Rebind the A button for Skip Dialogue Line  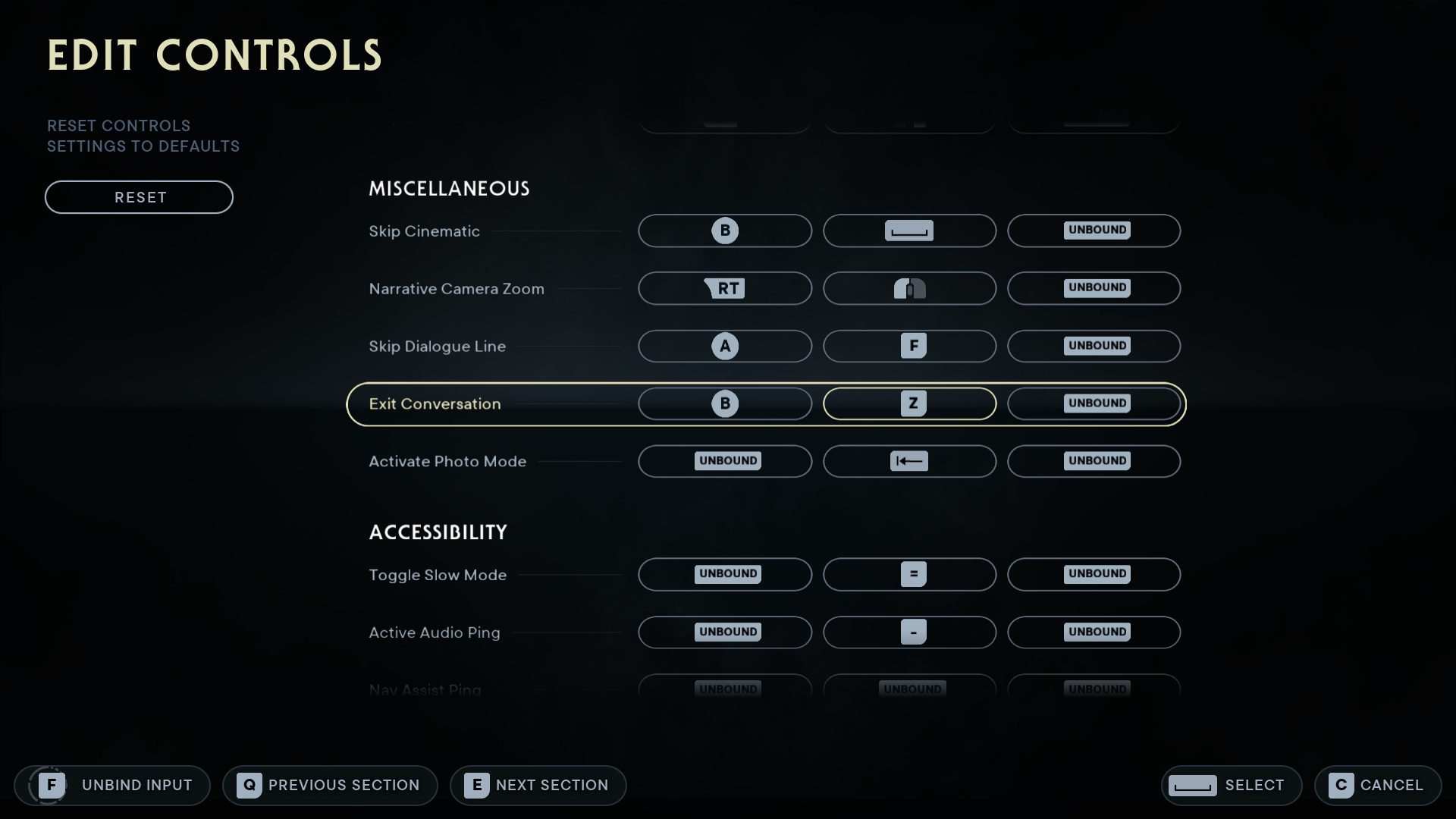(x=724, y=346)
